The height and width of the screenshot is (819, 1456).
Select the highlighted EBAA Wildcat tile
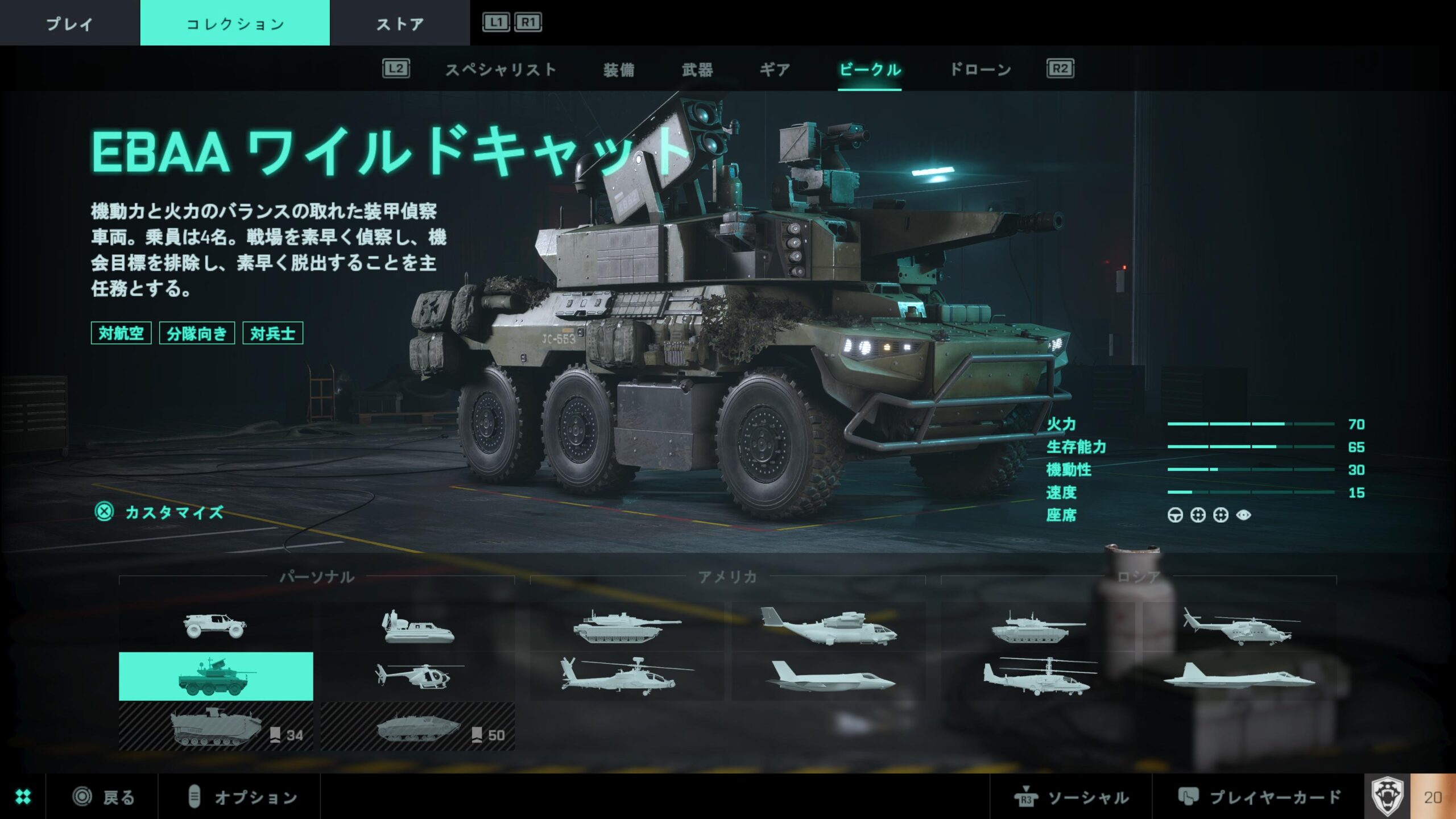click(x=216, y=676)
